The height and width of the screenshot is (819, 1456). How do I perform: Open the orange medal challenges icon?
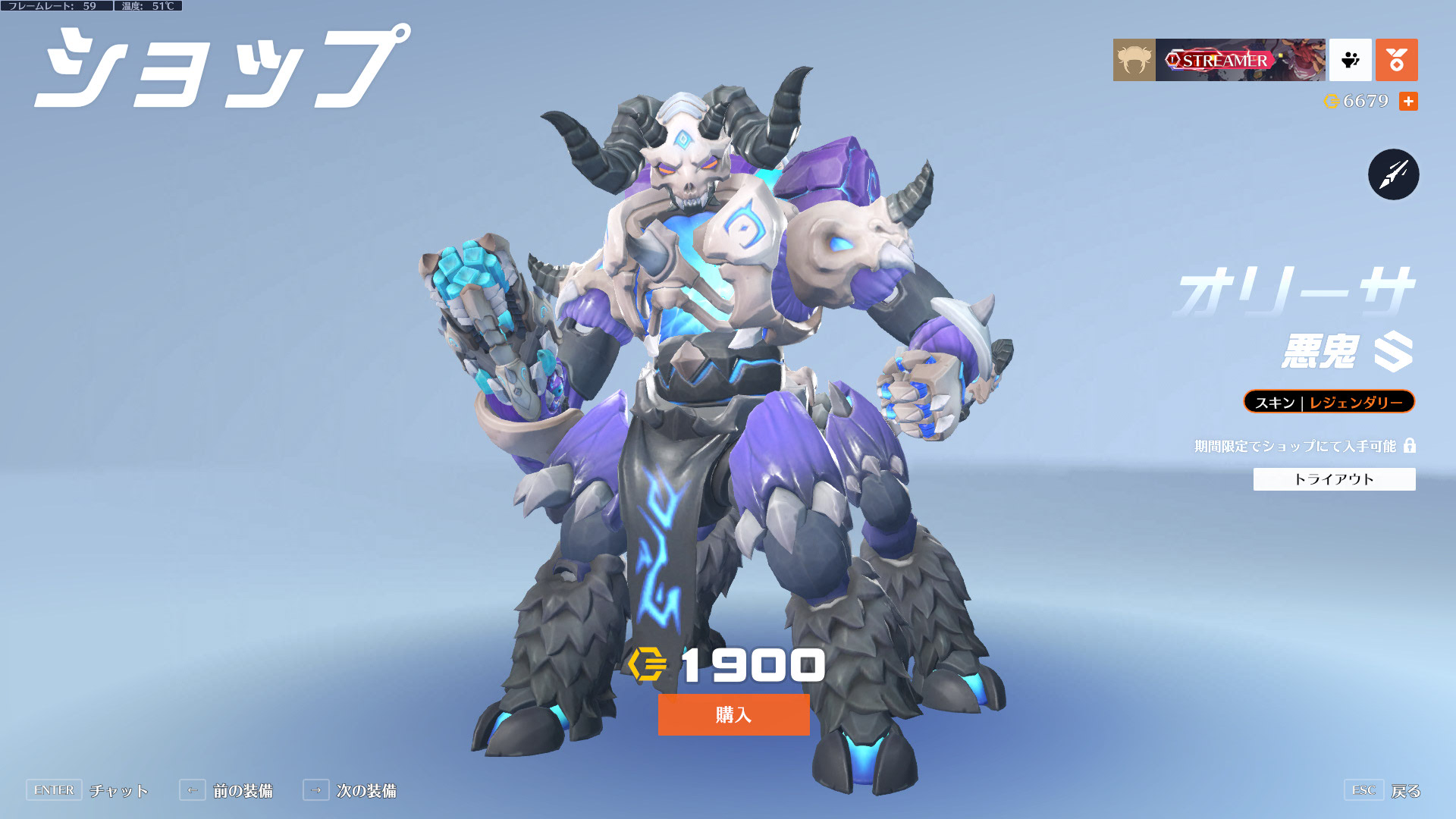(x=1396, y=60)
